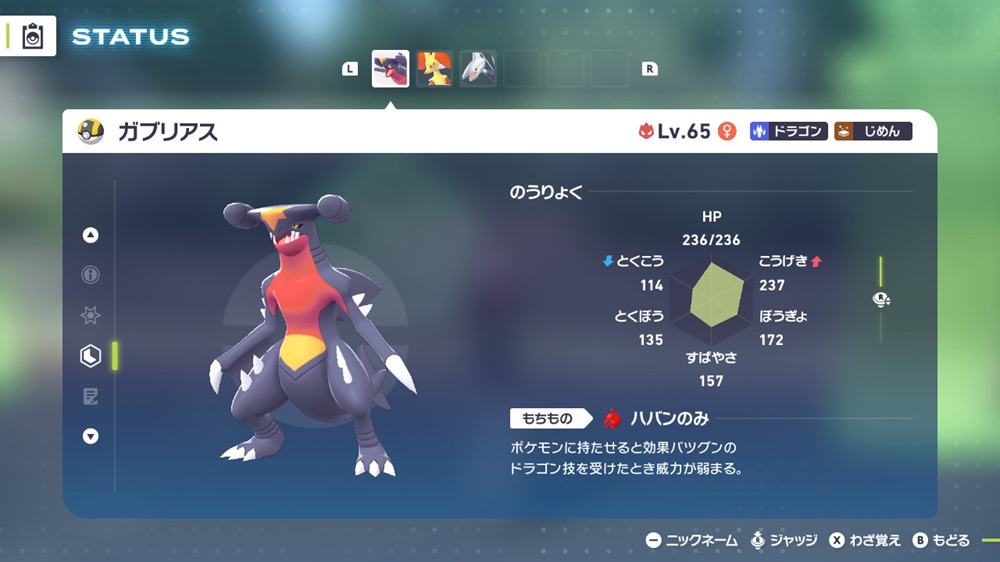Click the up arrow page button

click(x=91, y=235)
